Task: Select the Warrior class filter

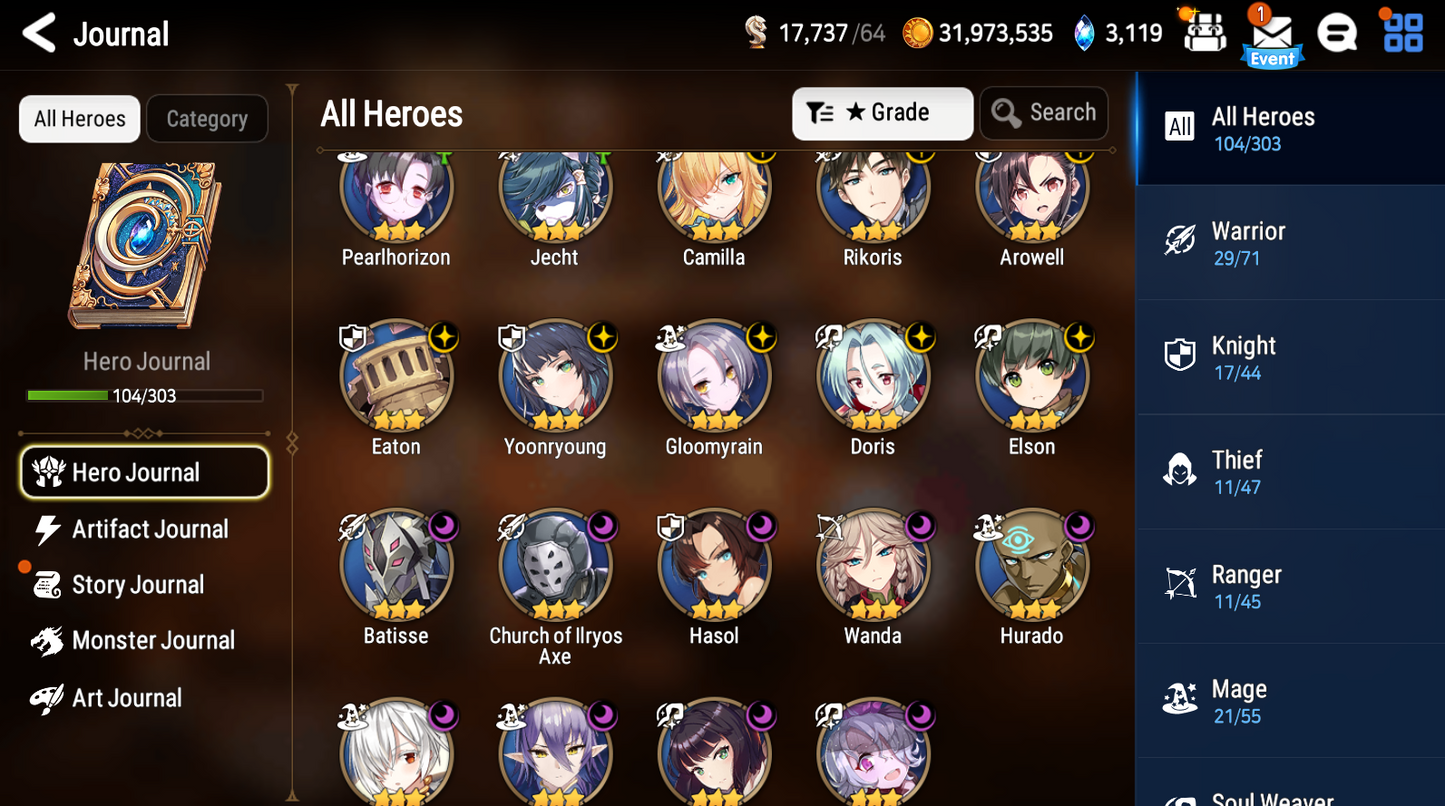Action: click(1289, 242)
